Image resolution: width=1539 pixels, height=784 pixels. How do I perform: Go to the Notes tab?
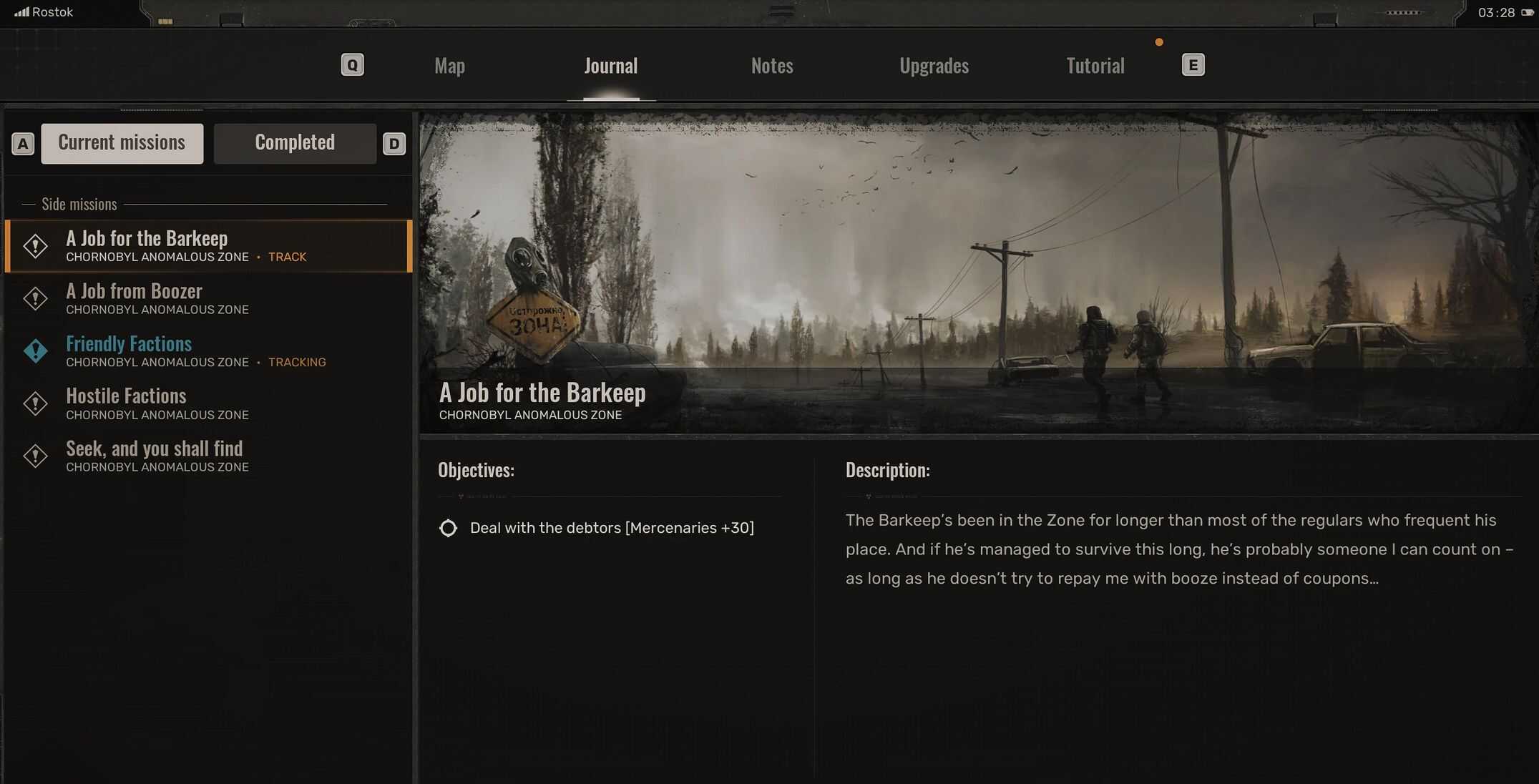[772, 66]
